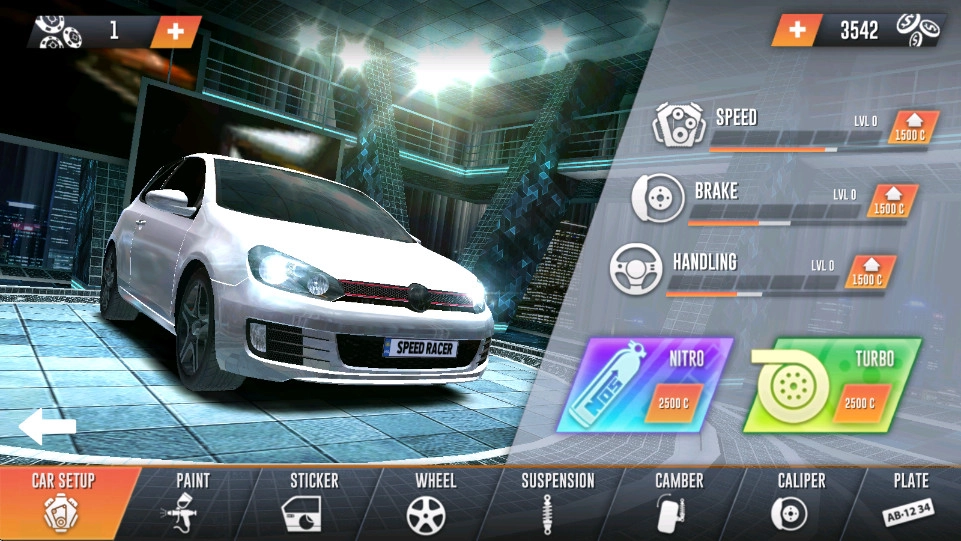Switch to the Car Setup tab
961x541 pixels.
click(62, 502)
